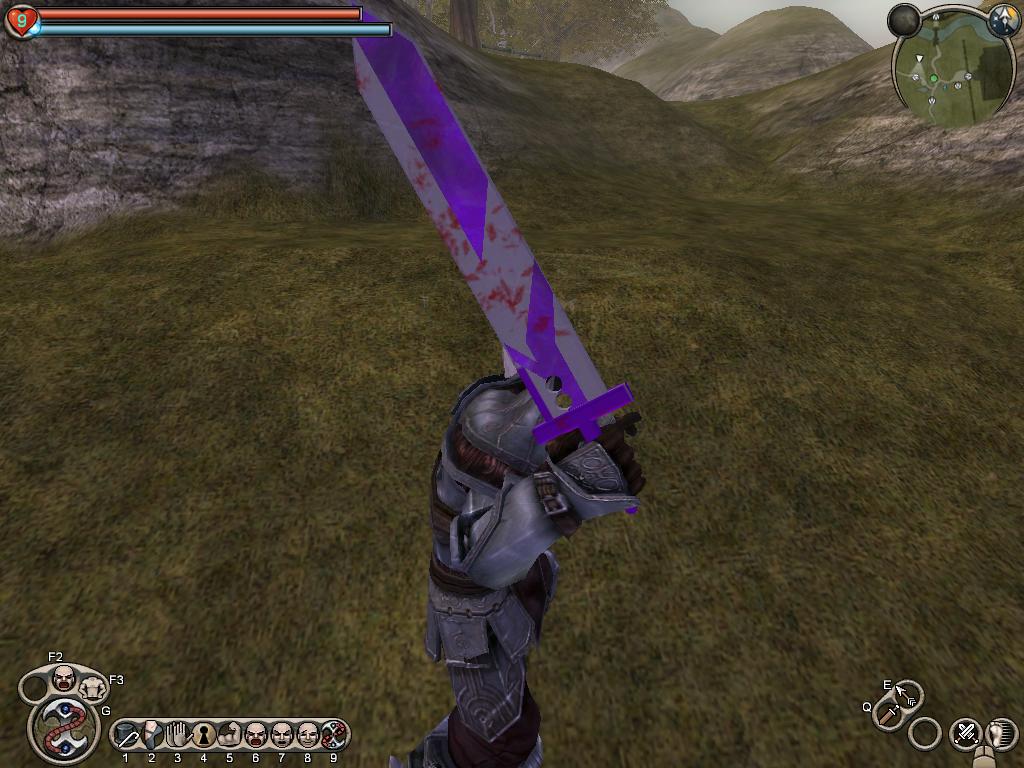Activate the open hand expression
The width and height of the screenshot is (1024, 768).
coord(178,736)
